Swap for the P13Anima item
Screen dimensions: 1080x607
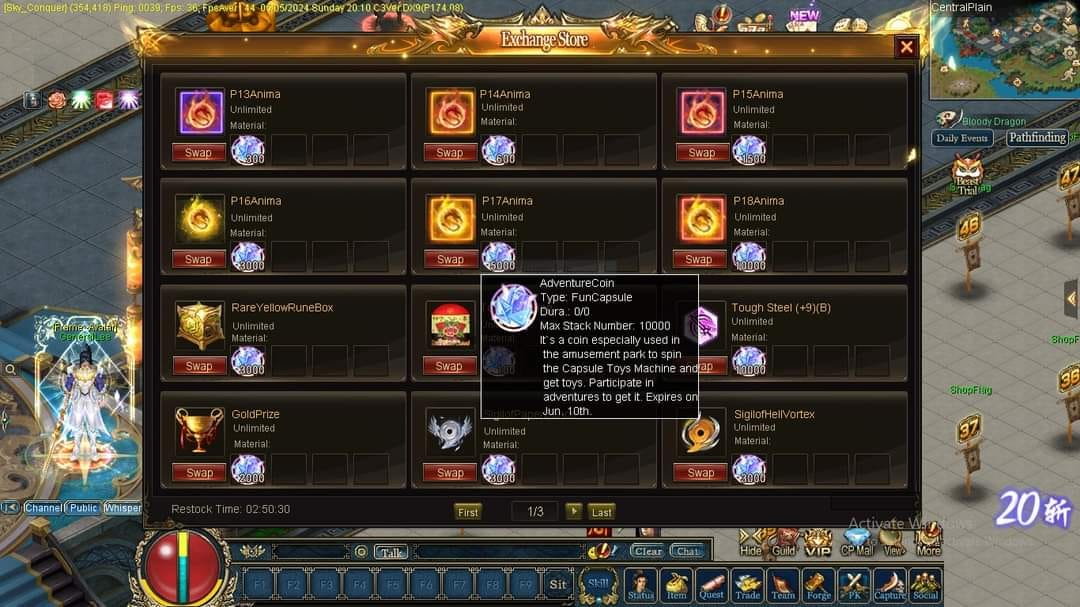point(198,153)
